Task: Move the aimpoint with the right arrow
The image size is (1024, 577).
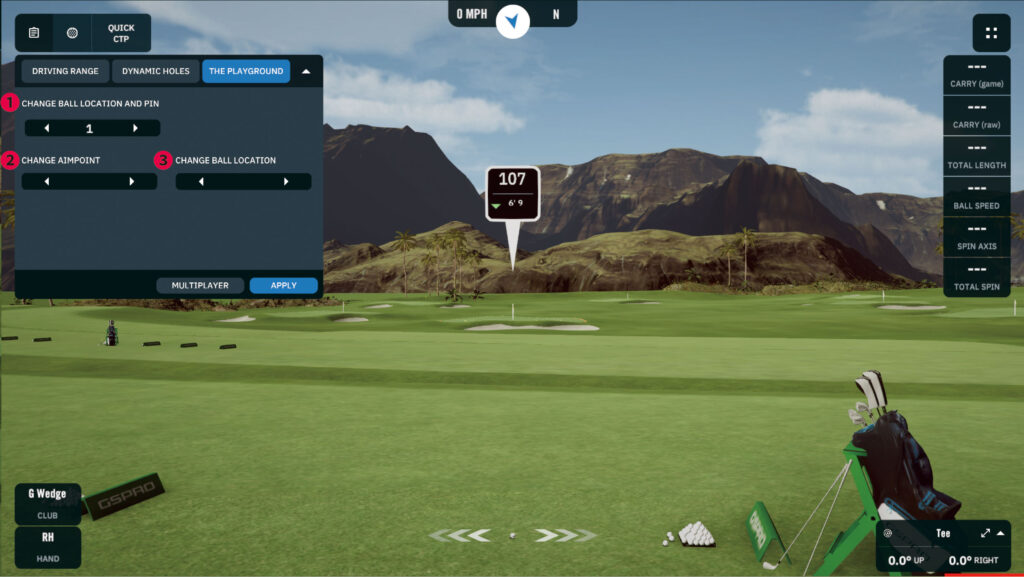Action: pyautogui.click(x=131, y=182)
